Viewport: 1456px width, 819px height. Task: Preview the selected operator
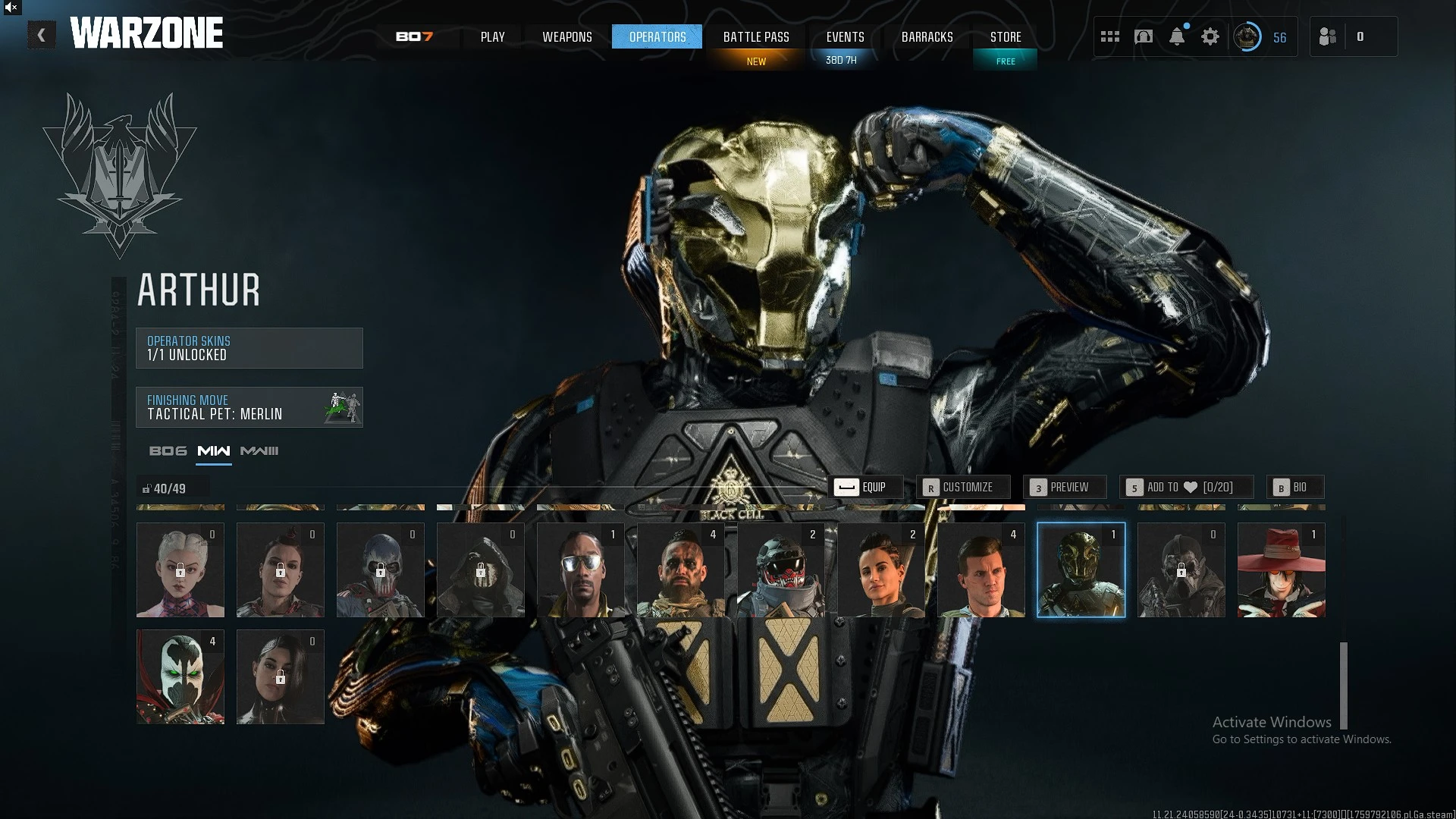[1065, 487]
